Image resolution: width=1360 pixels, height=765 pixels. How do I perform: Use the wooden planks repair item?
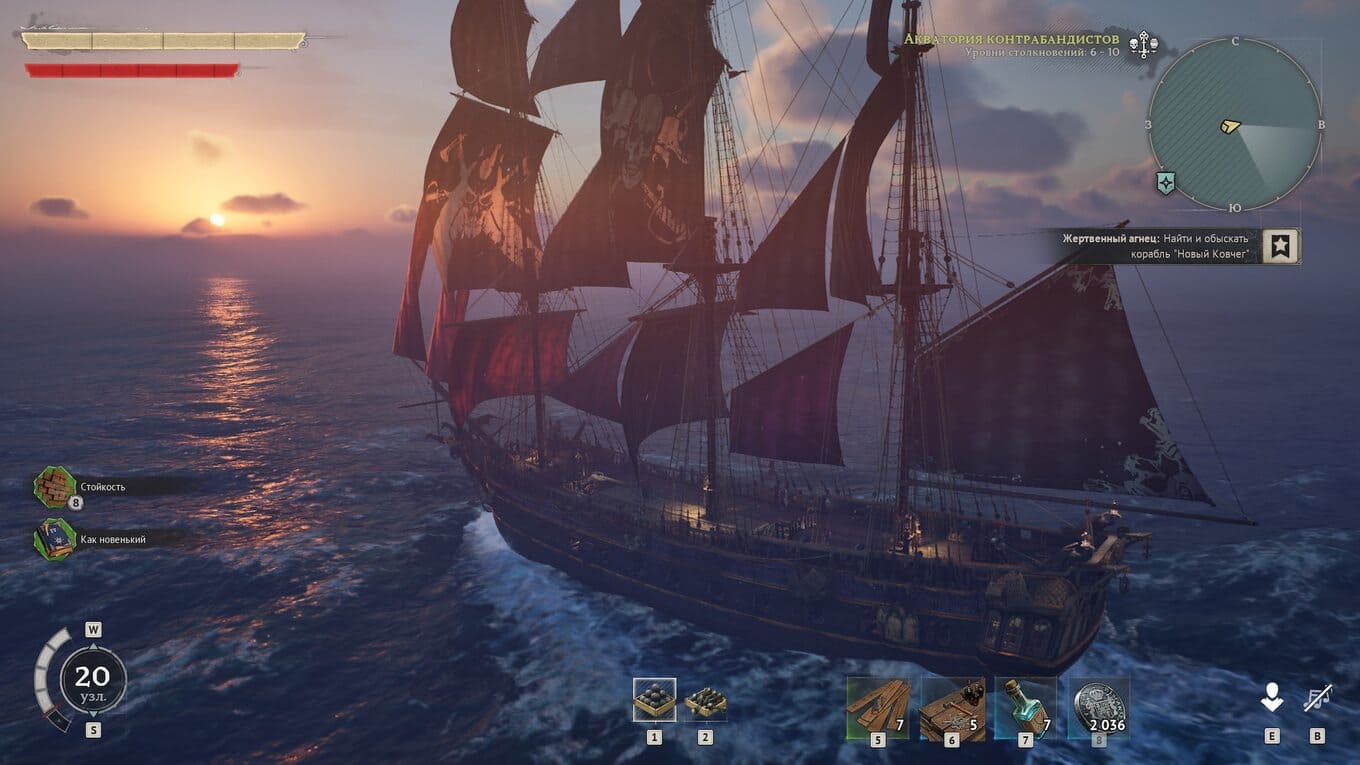click(878, 708)
